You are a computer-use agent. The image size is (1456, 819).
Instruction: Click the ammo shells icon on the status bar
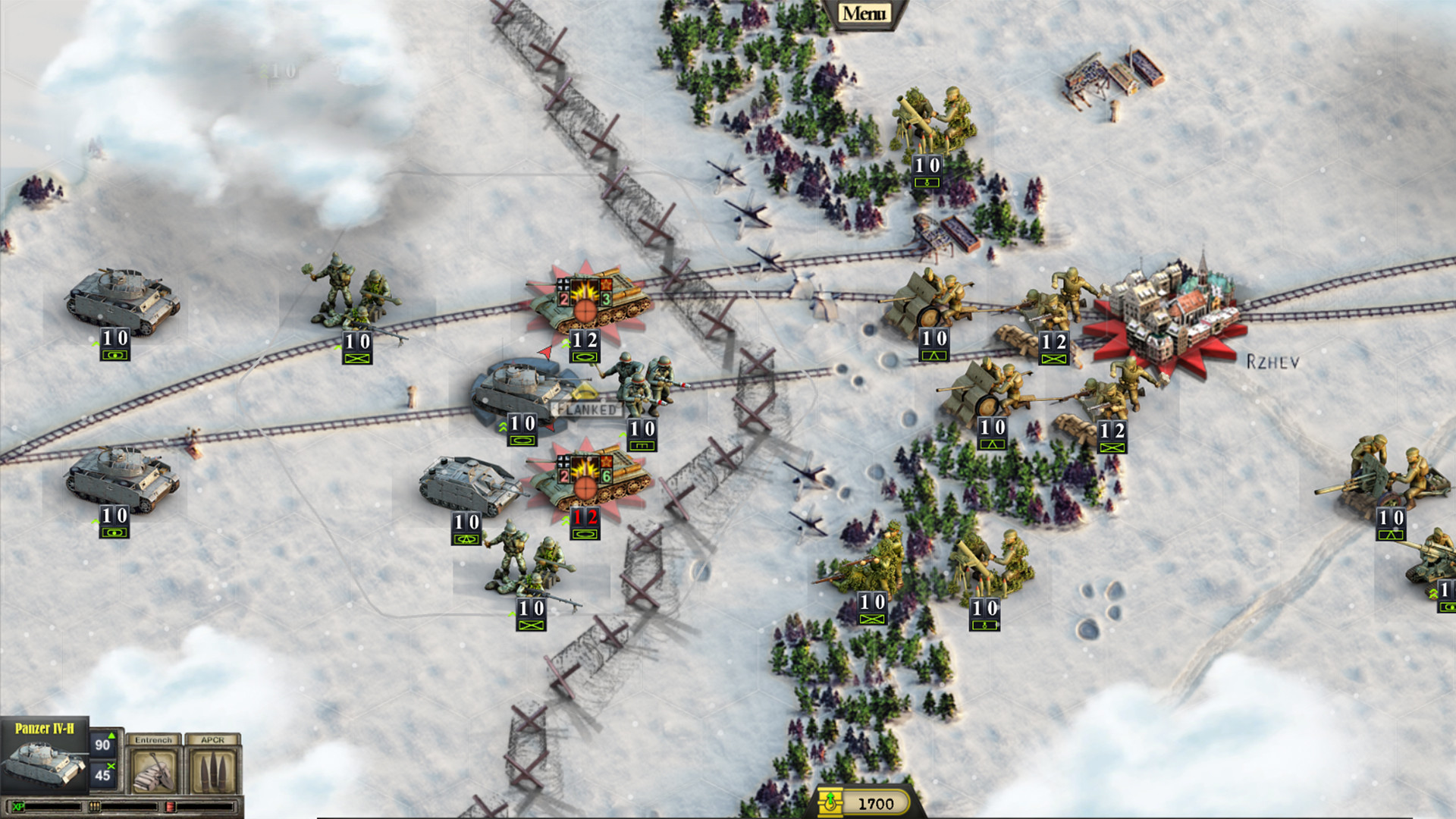[x=94, y=808]
